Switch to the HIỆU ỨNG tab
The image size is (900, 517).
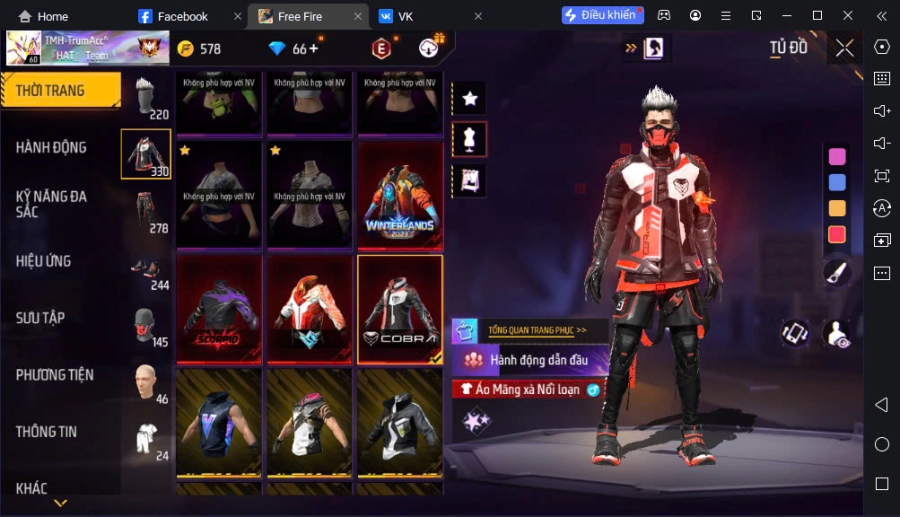[x=44, y=261]
